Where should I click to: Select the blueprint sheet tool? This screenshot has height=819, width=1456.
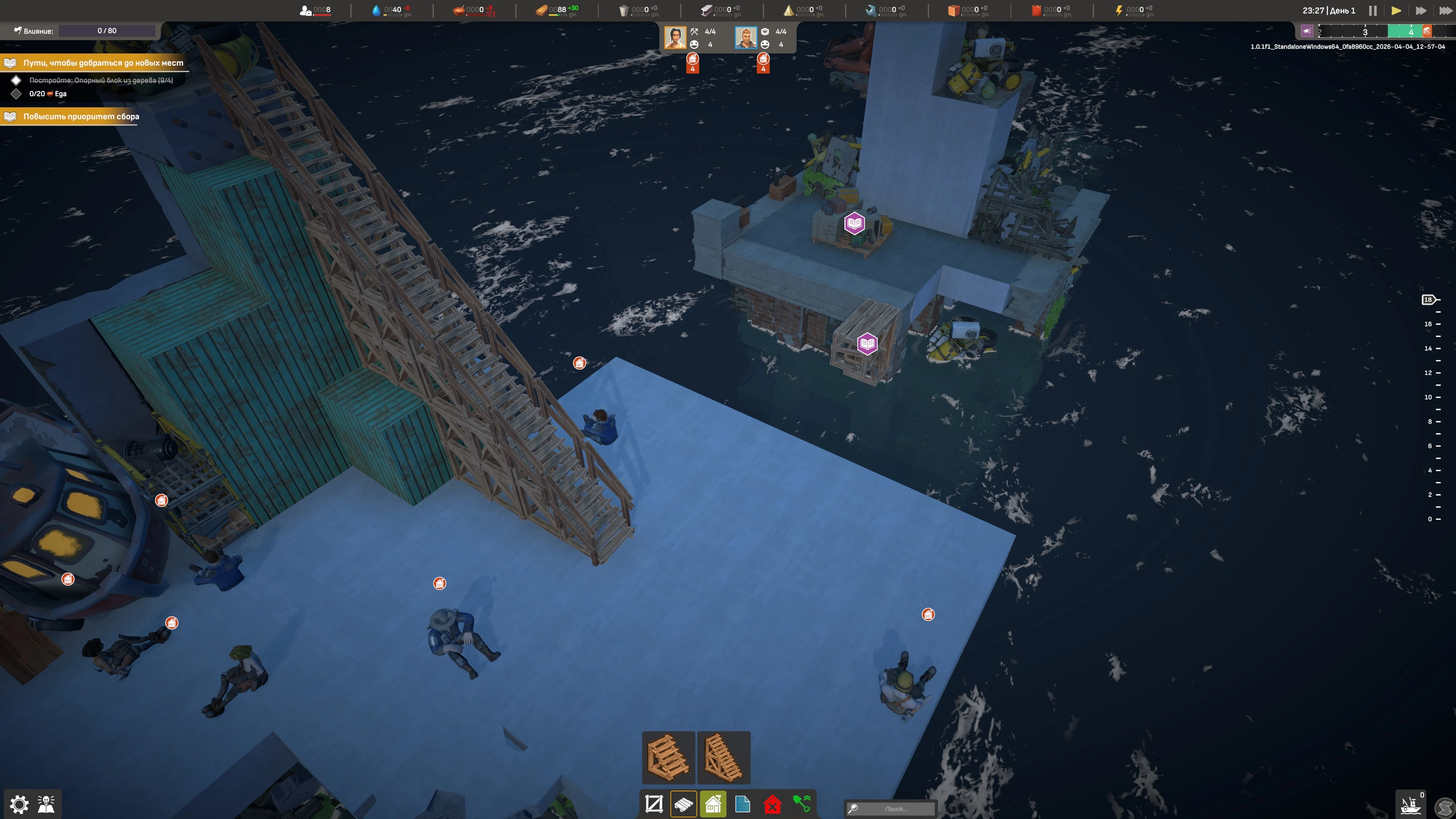743,804
